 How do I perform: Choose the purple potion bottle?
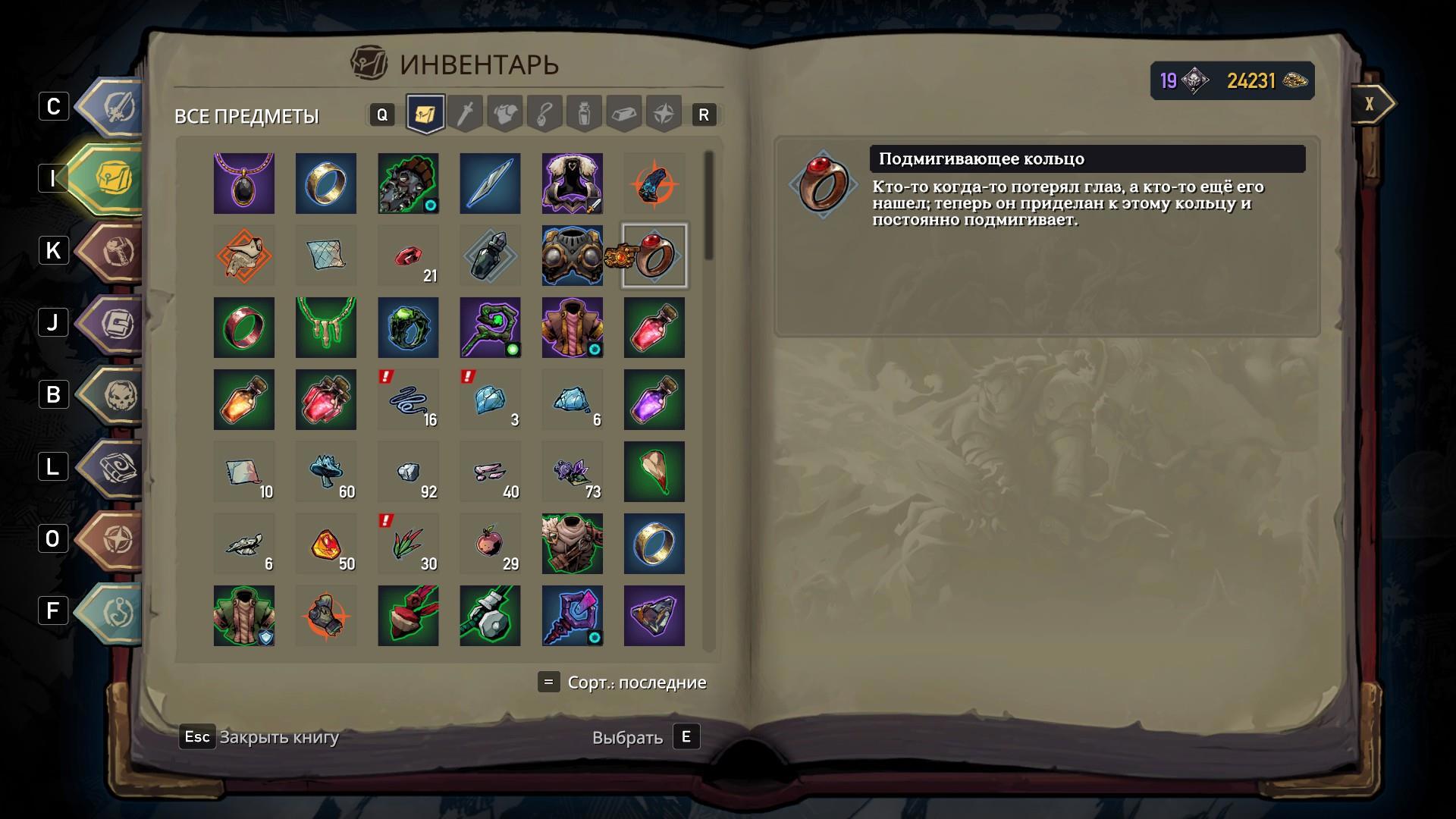coord(654,400)
